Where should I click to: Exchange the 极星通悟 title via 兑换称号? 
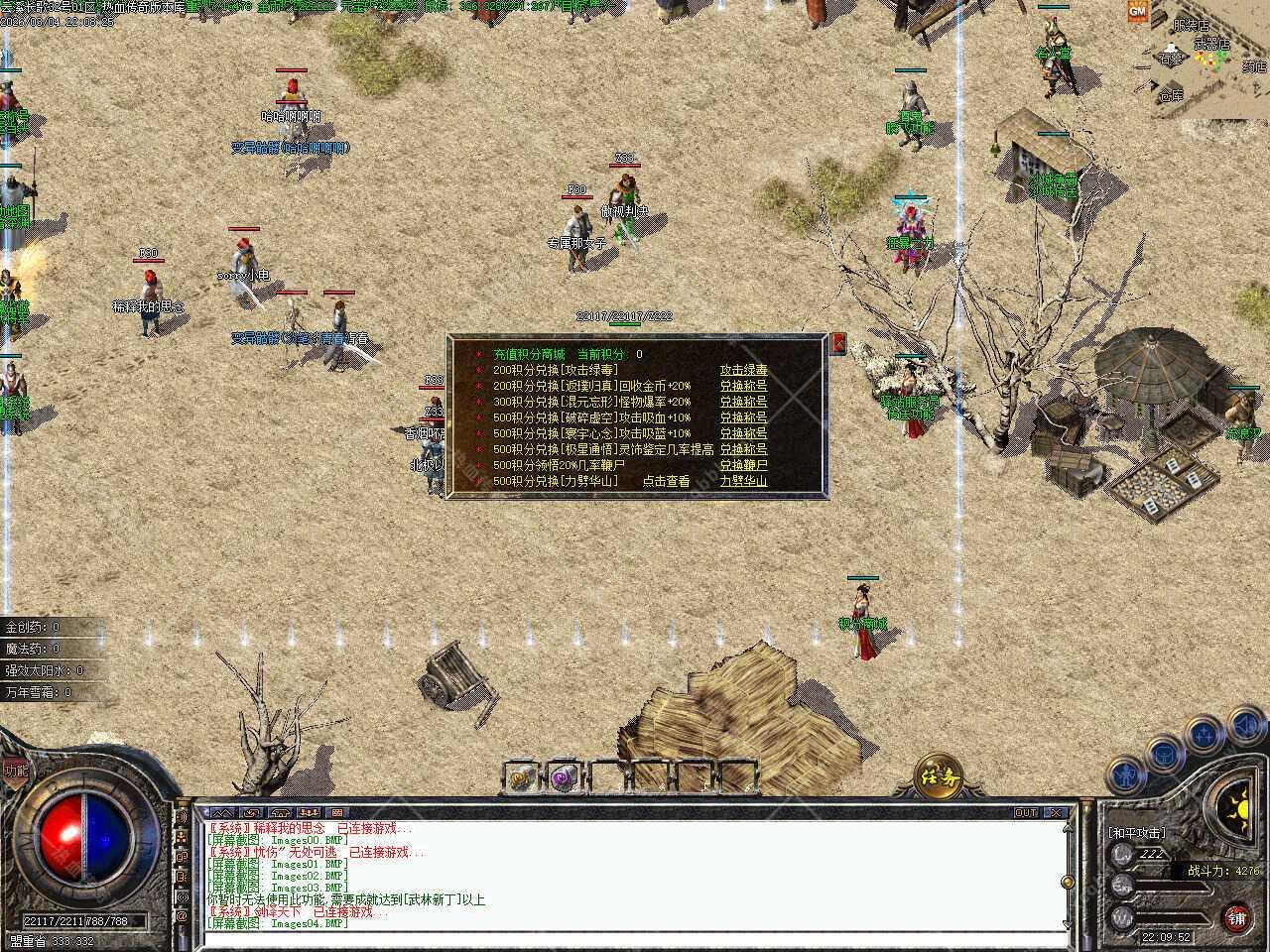point(743,449)
